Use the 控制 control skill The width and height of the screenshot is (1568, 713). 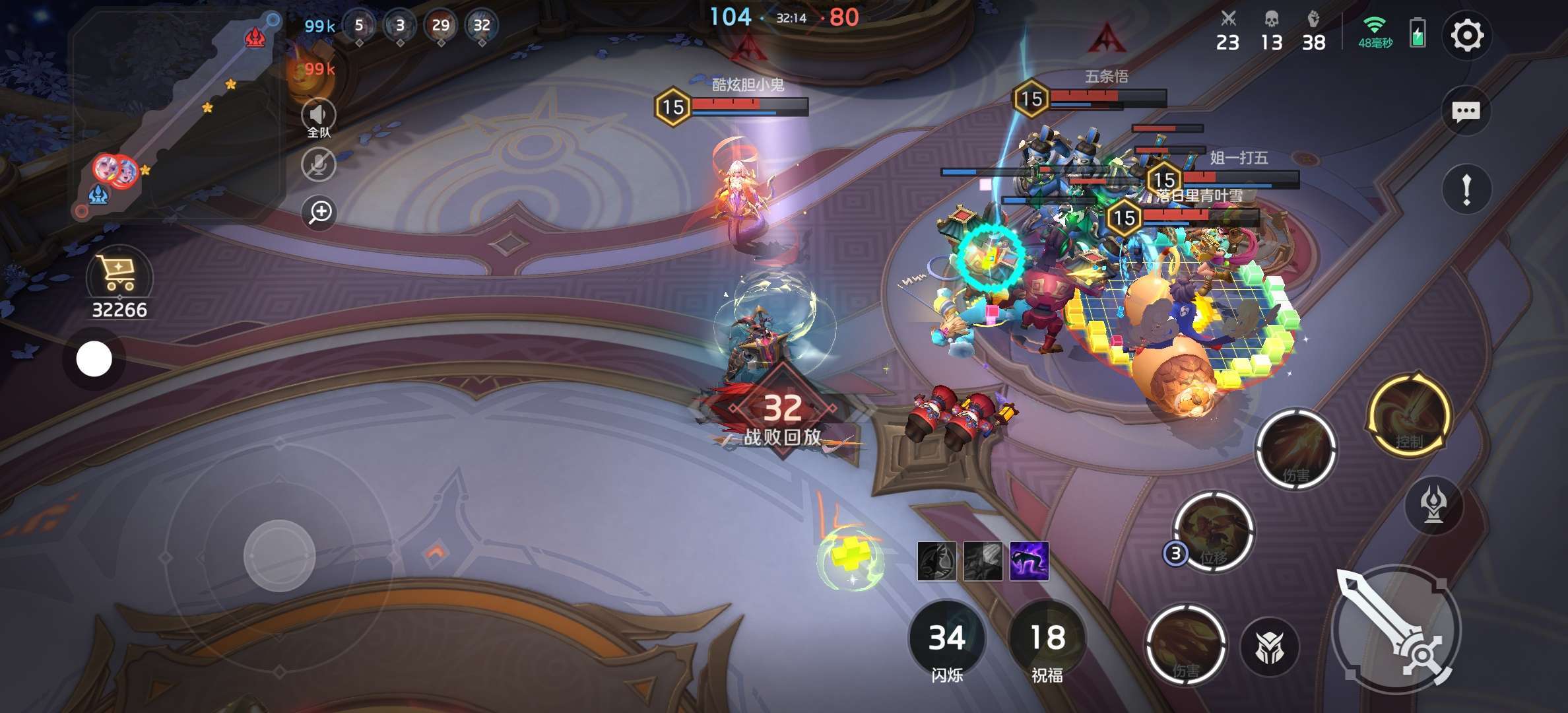click(x=1410, y=416)
